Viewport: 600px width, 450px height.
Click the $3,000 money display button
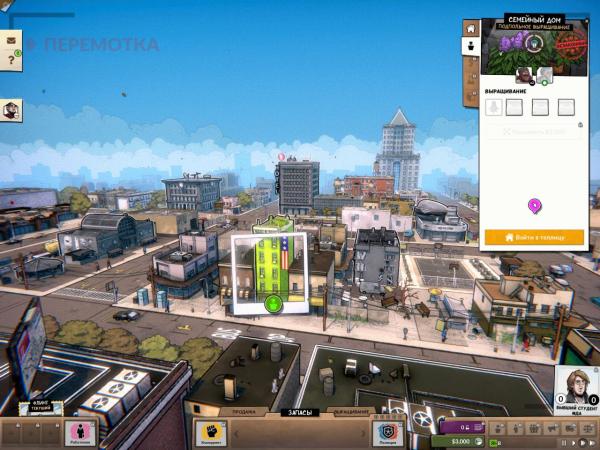[460, 441]
